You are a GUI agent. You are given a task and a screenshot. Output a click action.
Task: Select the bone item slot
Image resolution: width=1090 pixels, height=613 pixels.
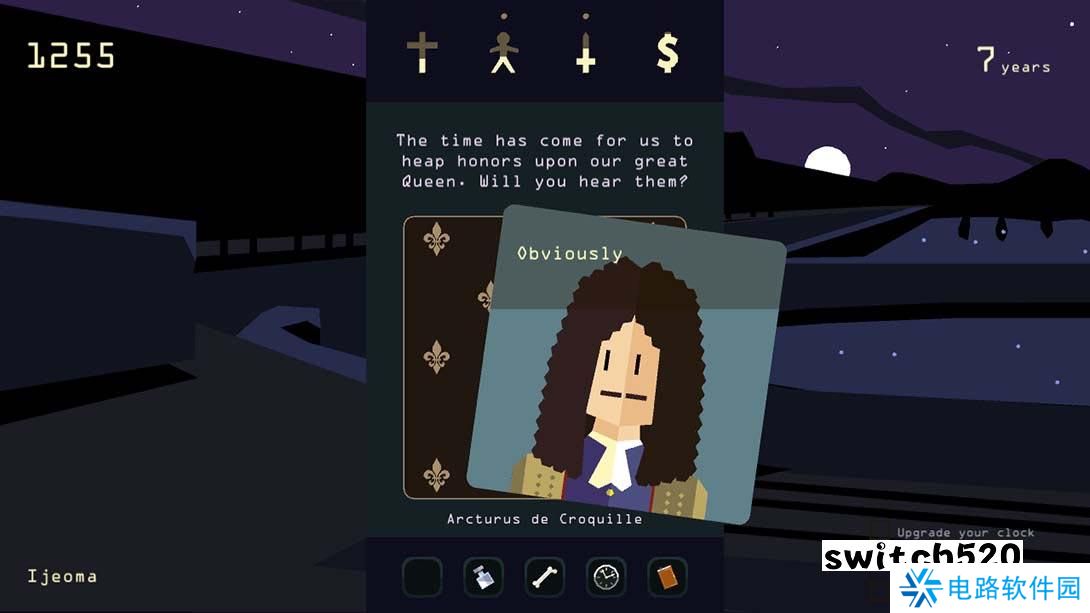coord(545,577)
